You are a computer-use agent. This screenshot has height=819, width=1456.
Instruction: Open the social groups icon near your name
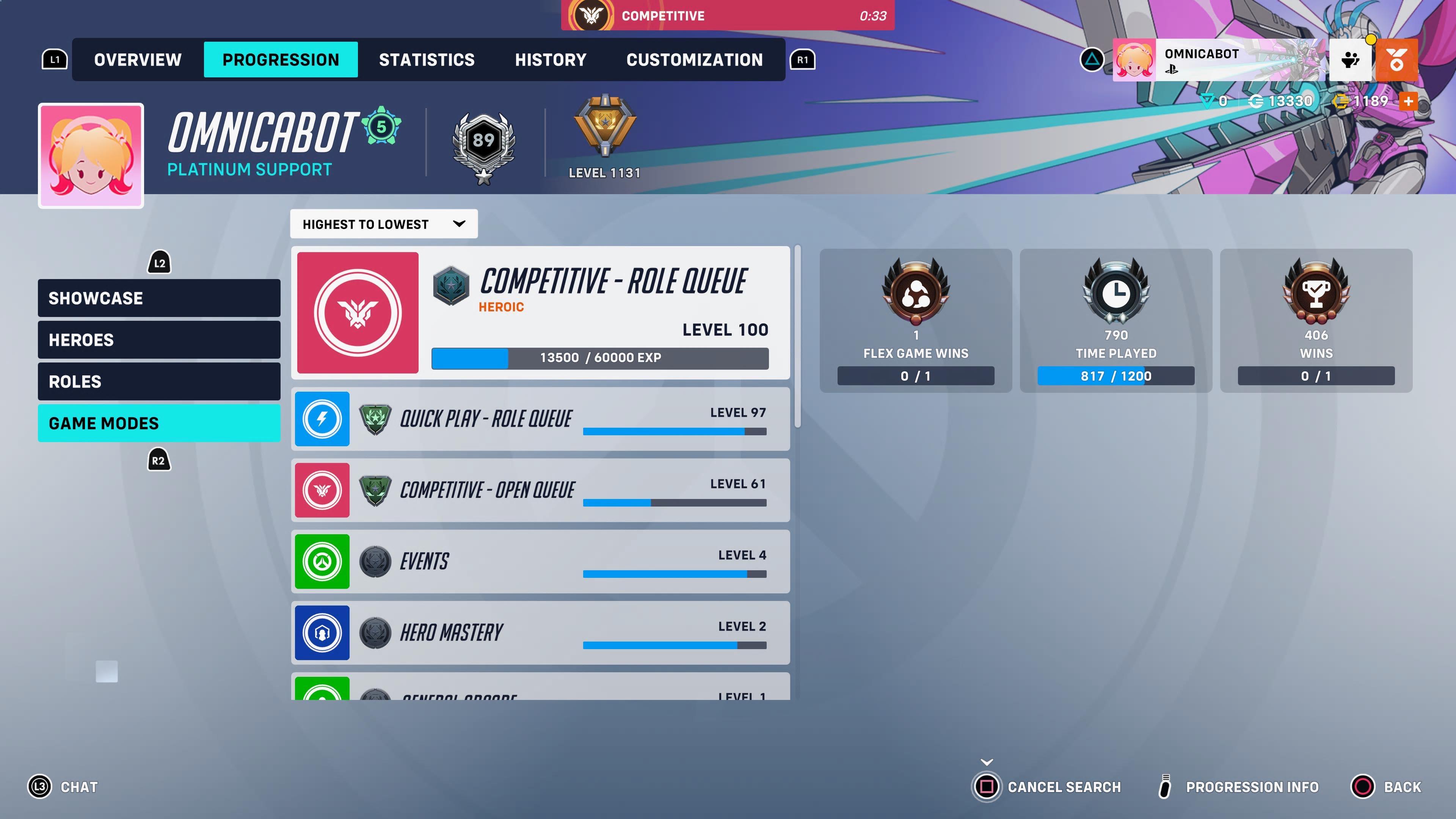click(1351, 59)
